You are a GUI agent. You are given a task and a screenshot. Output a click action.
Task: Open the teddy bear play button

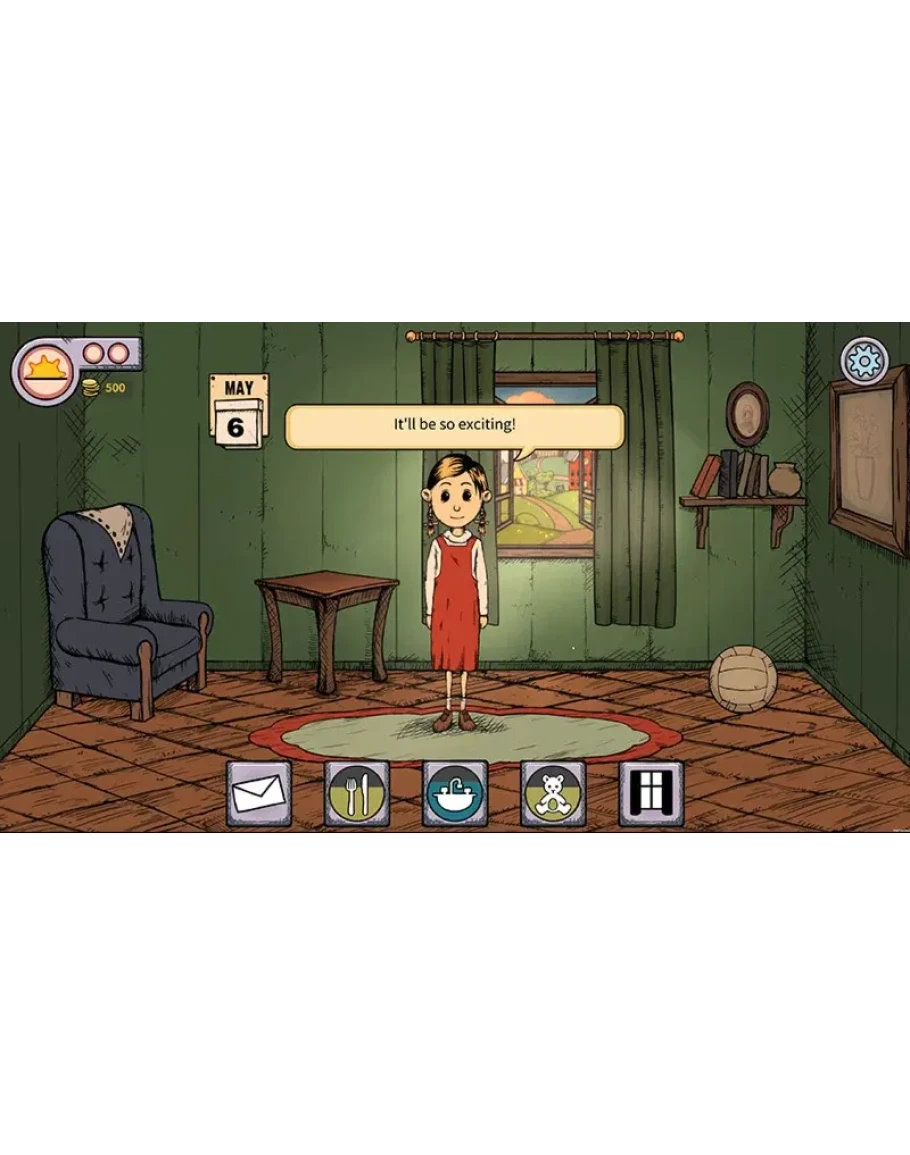tap(553, 794)
